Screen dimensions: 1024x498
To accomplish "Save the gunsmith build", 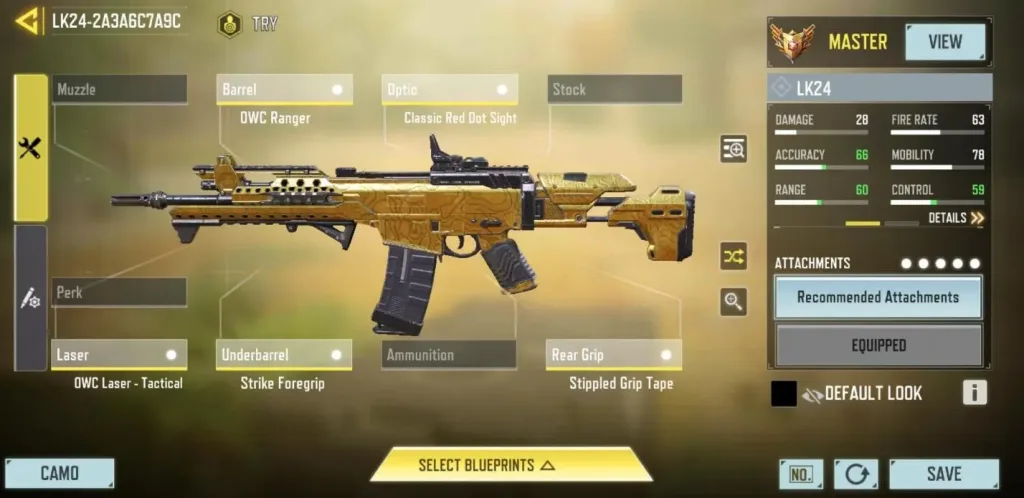I will pyautogui.click(x=943, y=474).
